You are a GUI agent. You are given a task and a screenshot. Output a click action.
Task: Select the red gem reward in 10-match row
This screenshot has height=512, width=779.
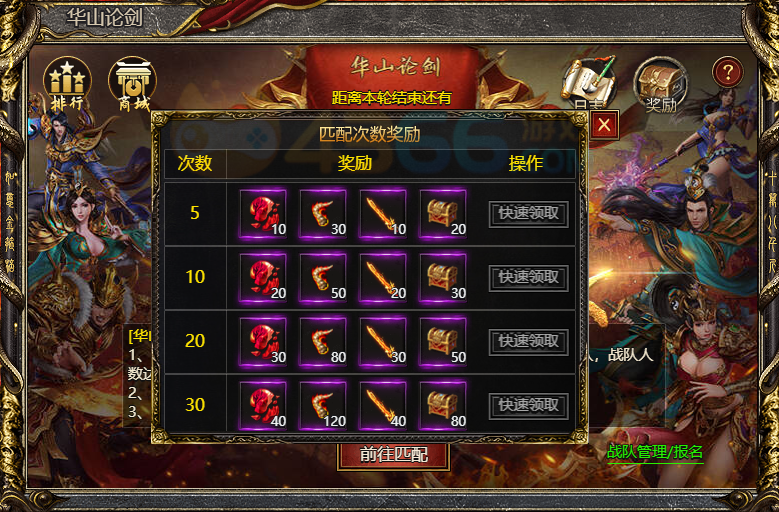[x=263, y=277]
